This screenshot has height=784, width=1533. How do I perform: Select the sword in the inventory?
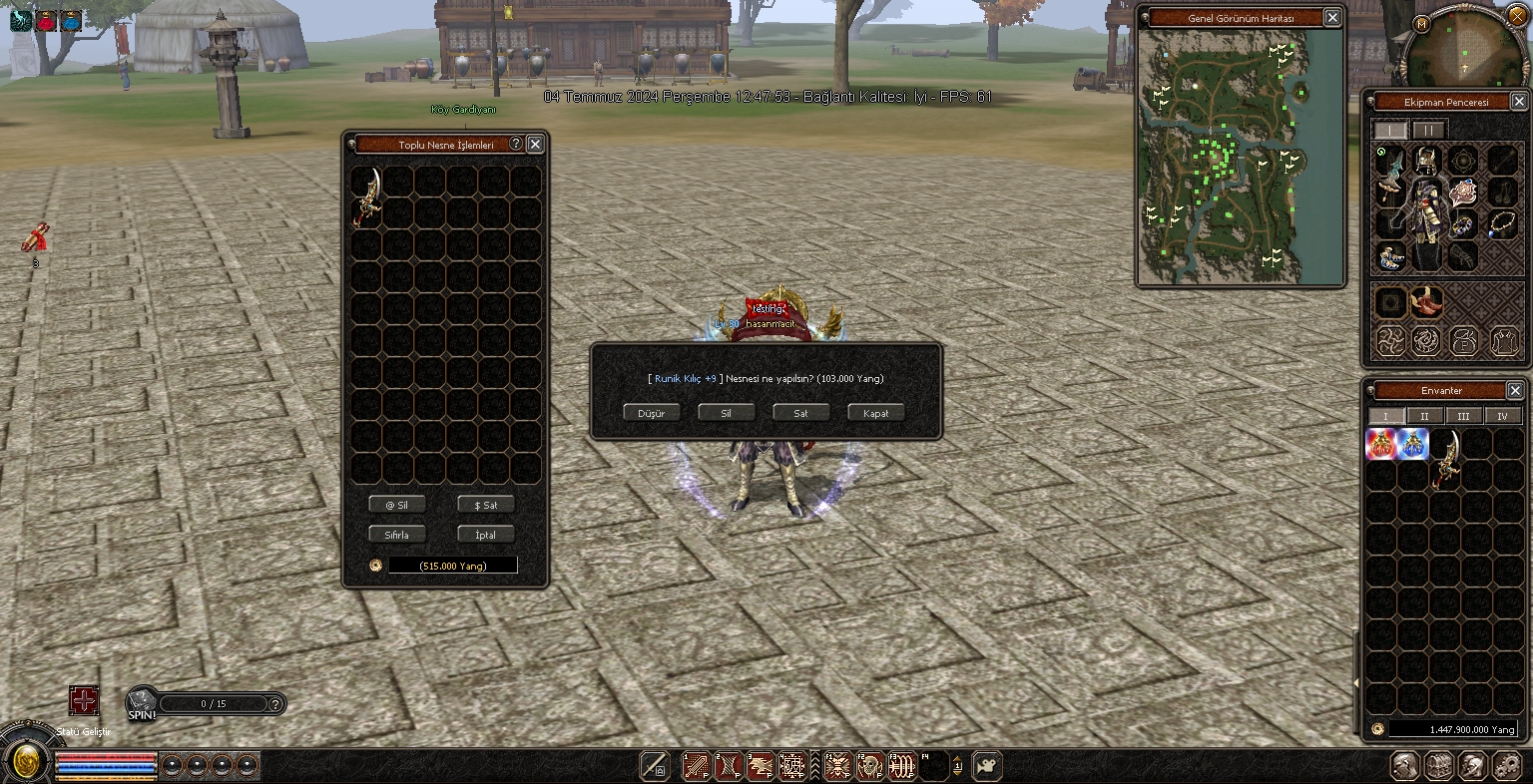tap(1445, 457)
